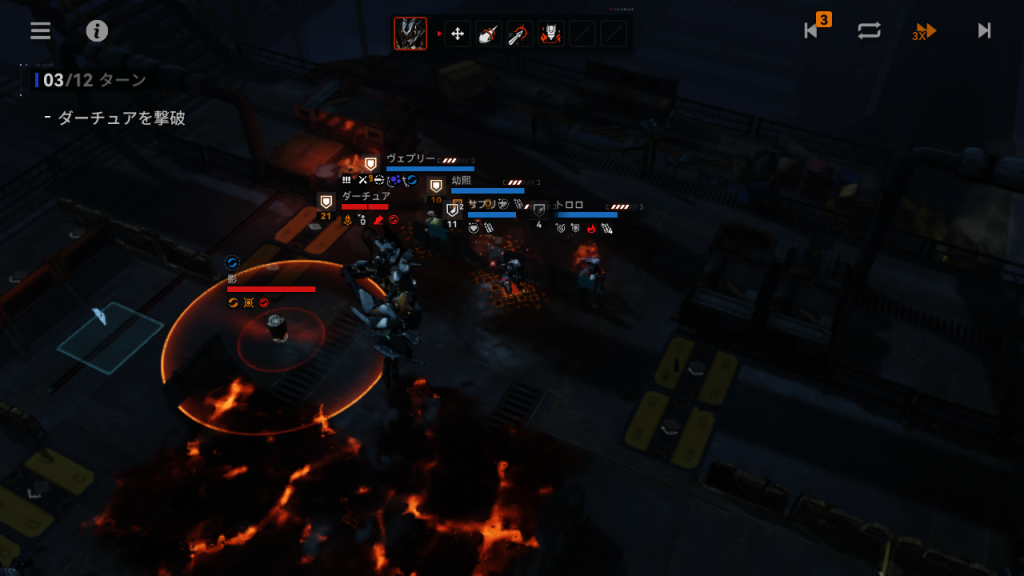Screen dimensions: 1024x576
Task: Select the ダーチュアを撃破 objective
Action: [x=121, y=118]
